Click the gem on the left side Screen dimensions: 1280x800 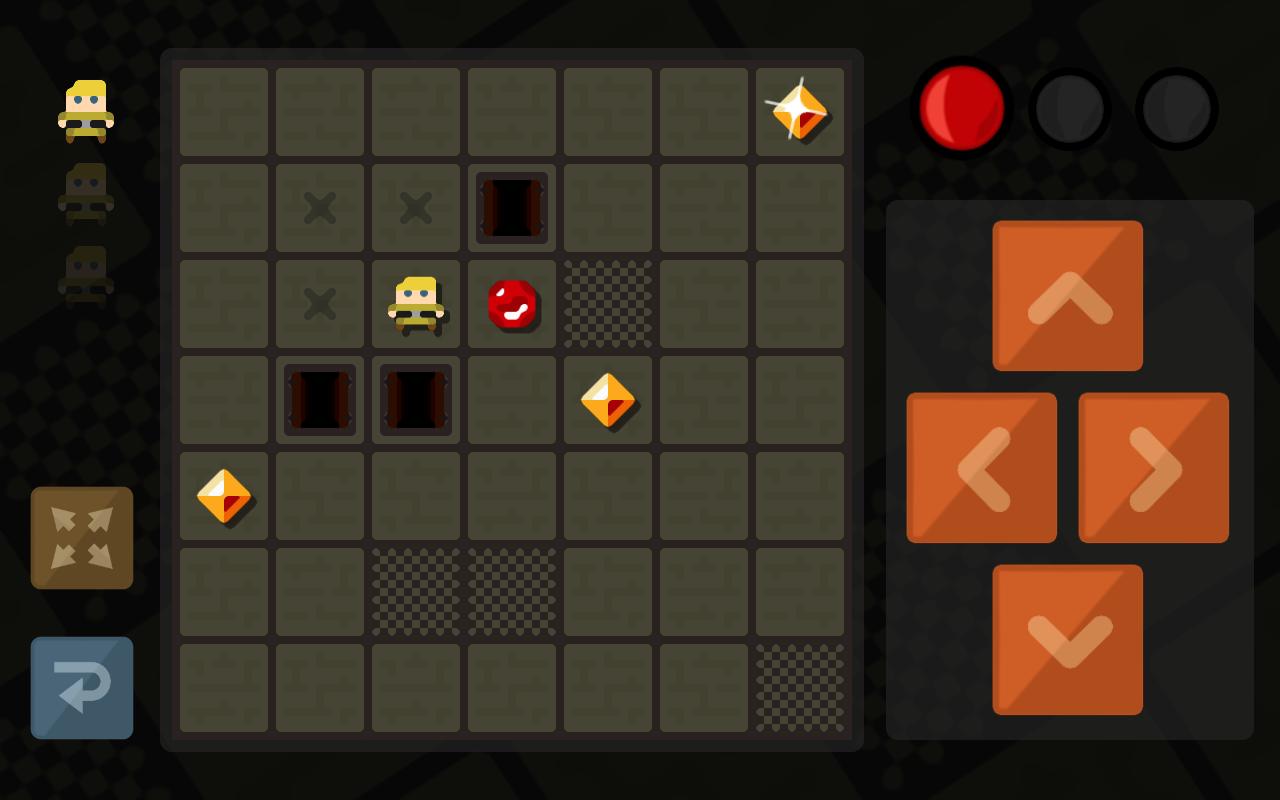coord(224,496)
